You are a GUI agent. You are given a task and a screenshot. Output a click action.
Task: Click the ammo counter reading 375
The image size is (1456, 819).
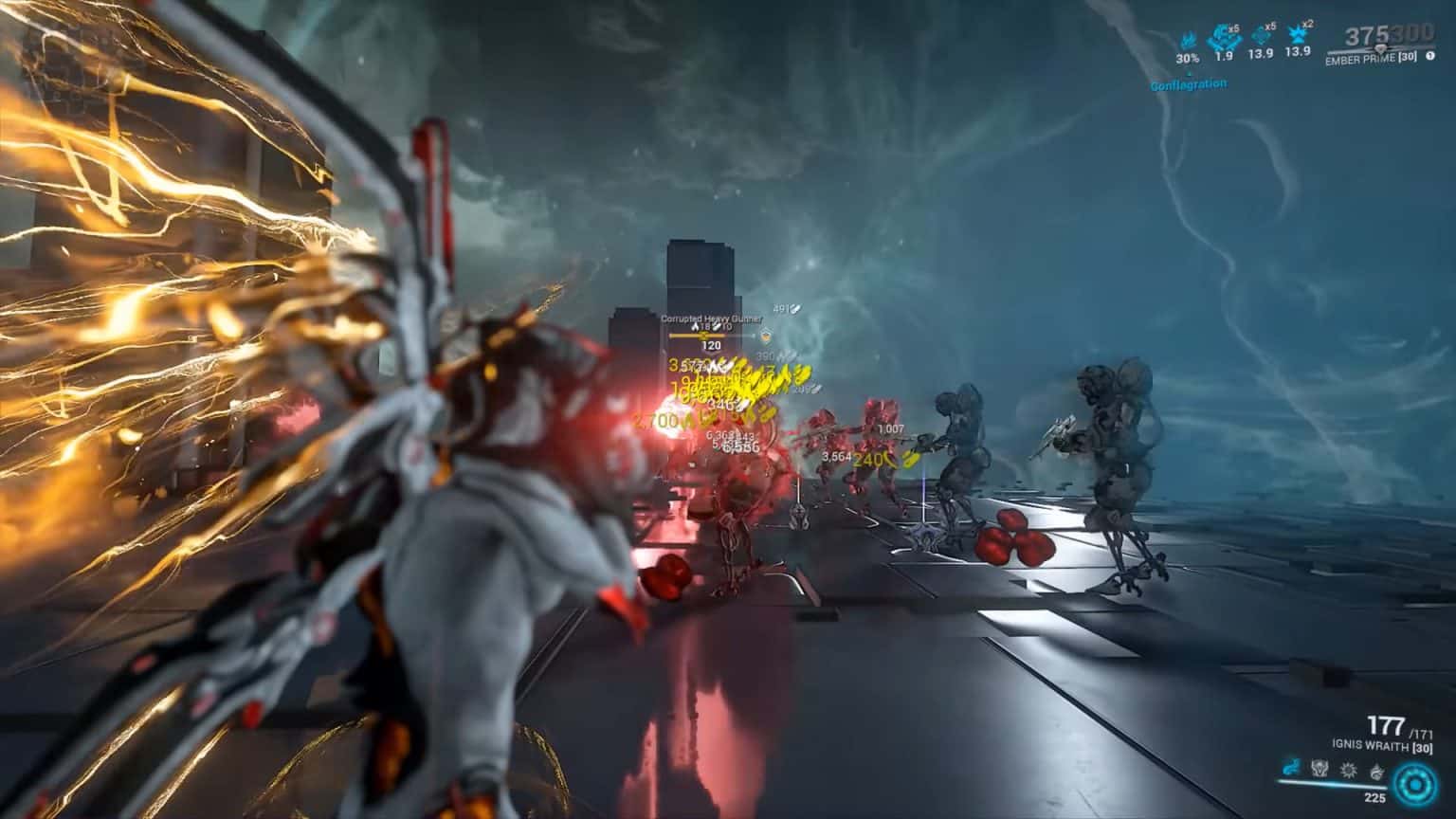coord(1362,33)
